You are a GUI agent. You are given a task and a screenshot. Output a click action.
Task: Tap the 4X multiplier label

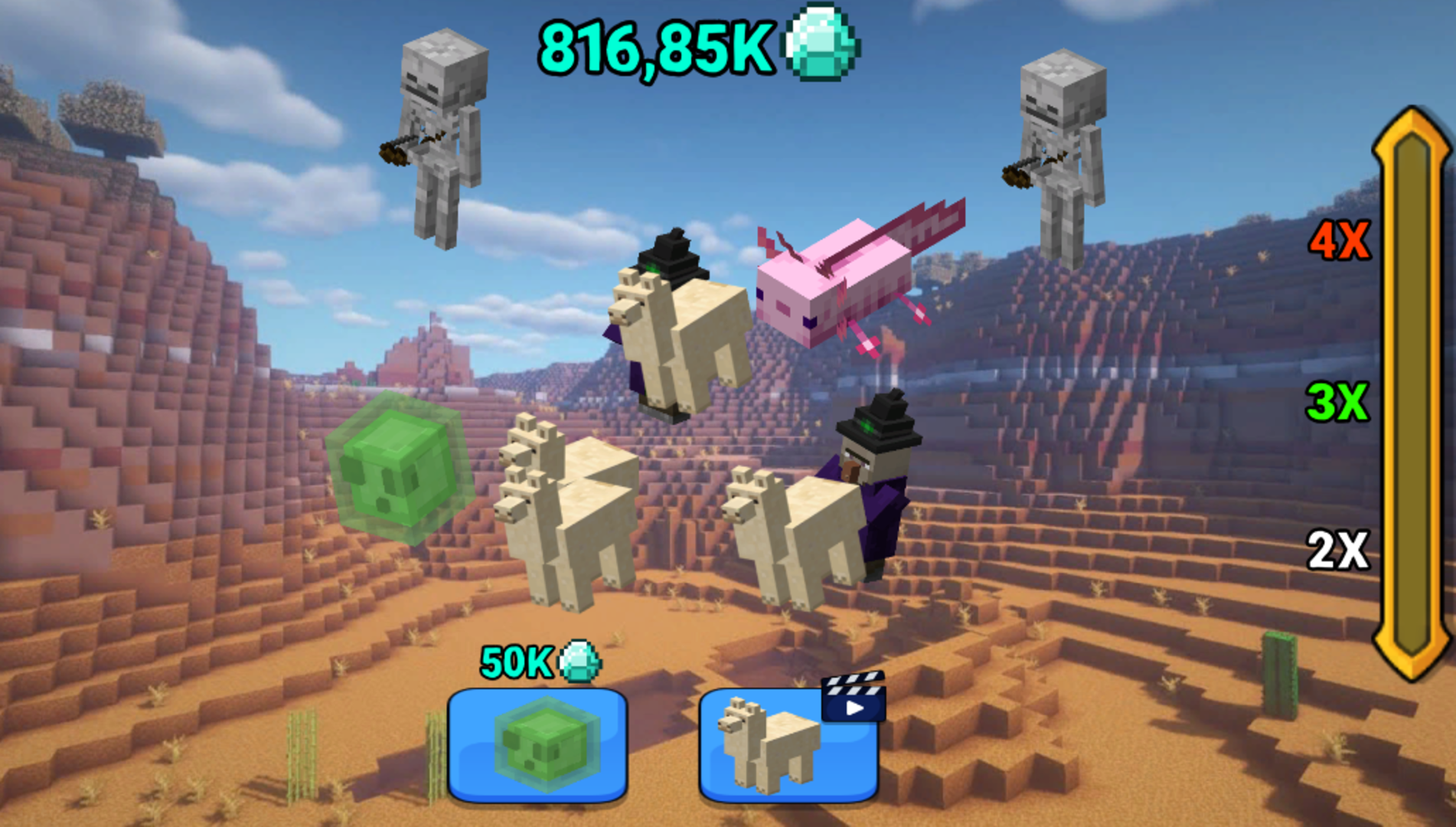coord(1340,240)
